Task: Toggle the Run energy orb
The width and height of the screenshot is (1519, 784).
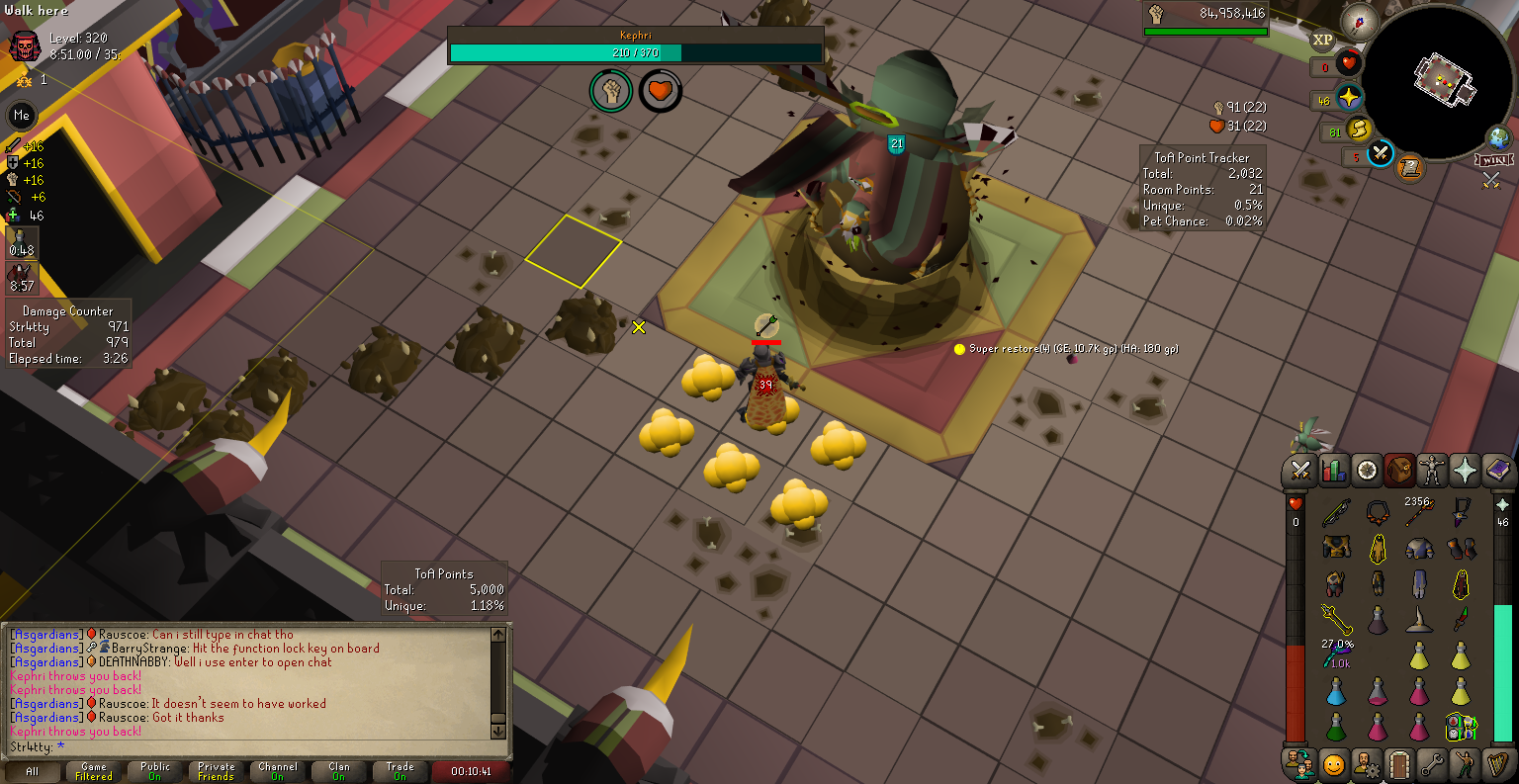Action: 1359,130
